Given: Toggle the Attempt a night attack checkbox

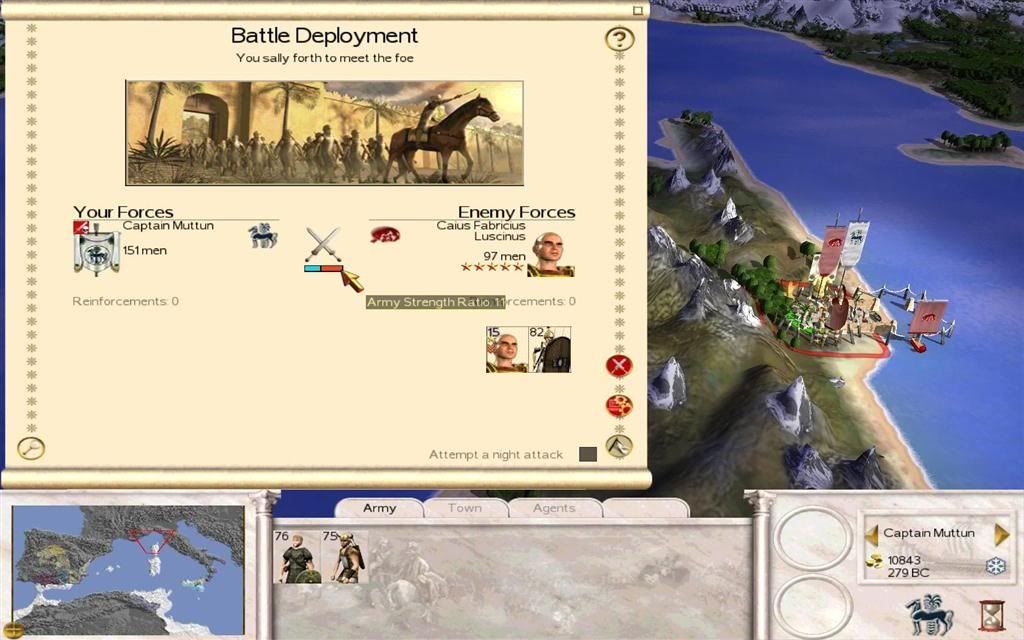Looking at the screenshot, I should pyautogui.click(x=588, y=454).
